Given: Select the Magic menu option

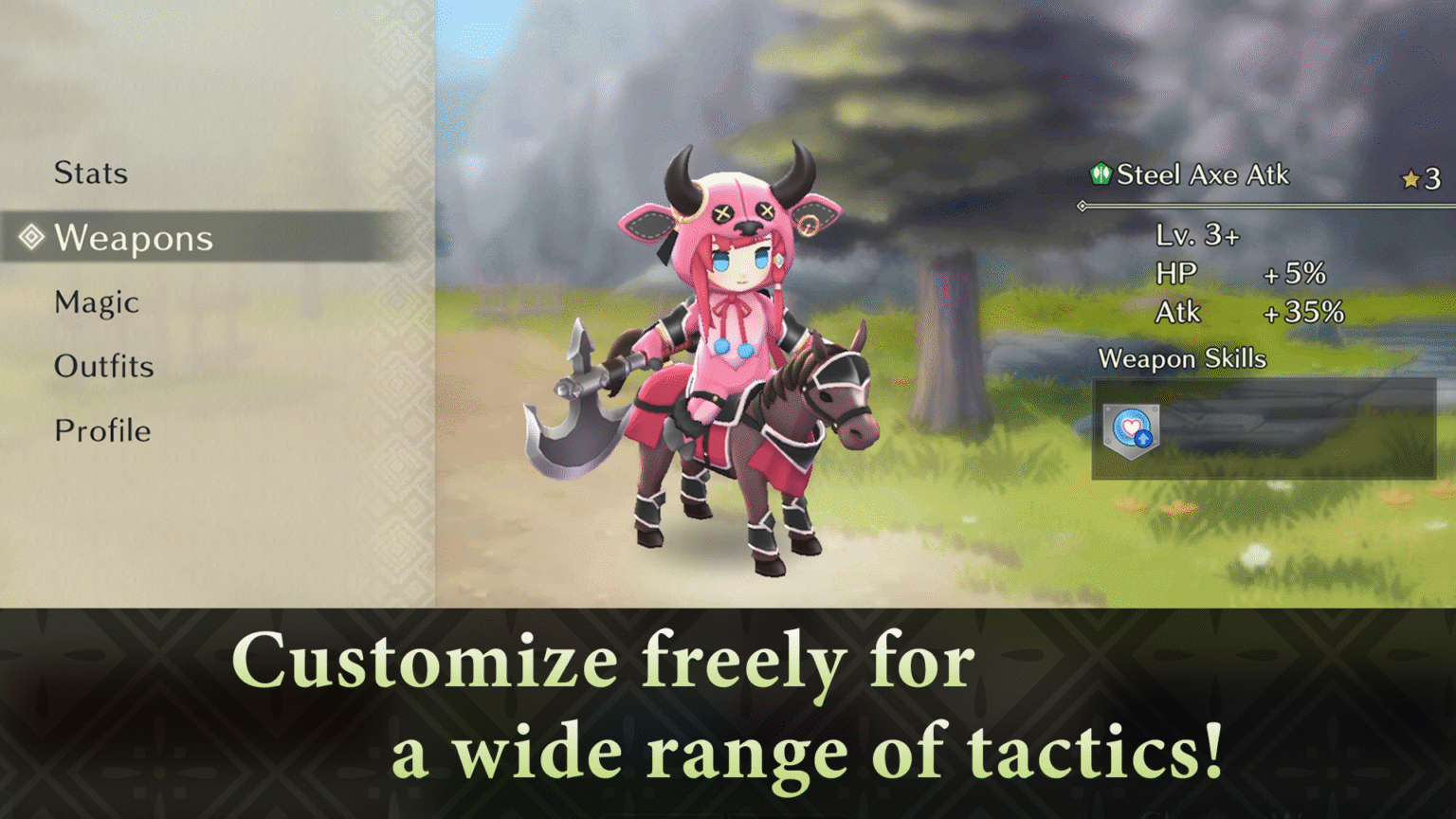Looking at the screenshot, I should [x=95, y=301].
